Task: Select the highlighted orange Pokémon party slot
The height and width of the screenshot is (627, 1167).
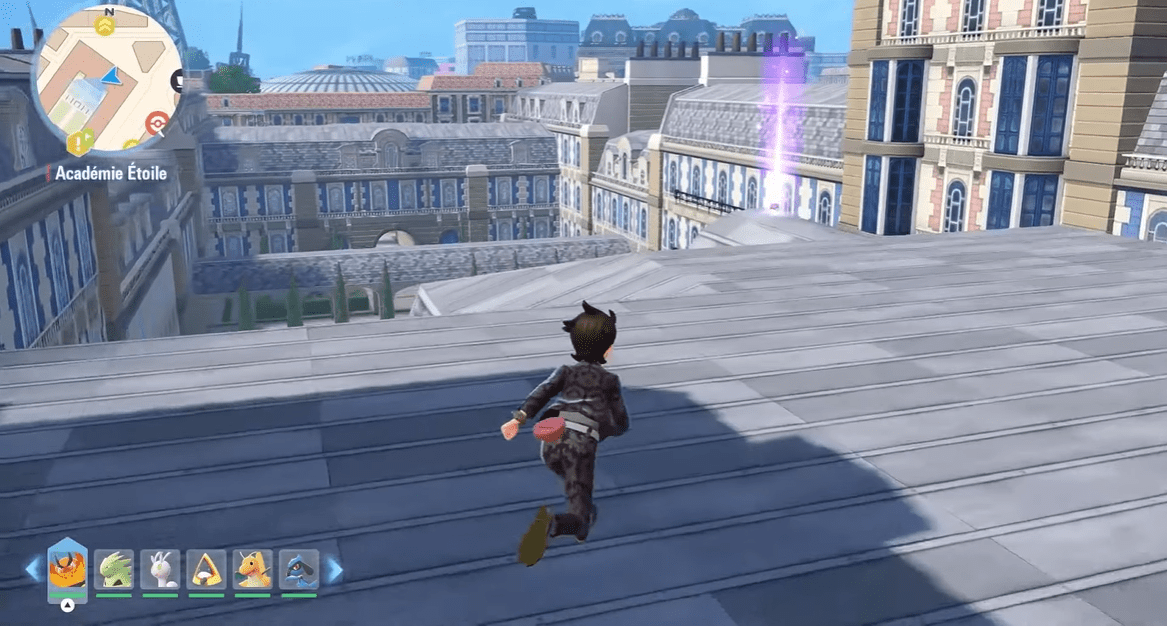Action: tap(67, 570)
